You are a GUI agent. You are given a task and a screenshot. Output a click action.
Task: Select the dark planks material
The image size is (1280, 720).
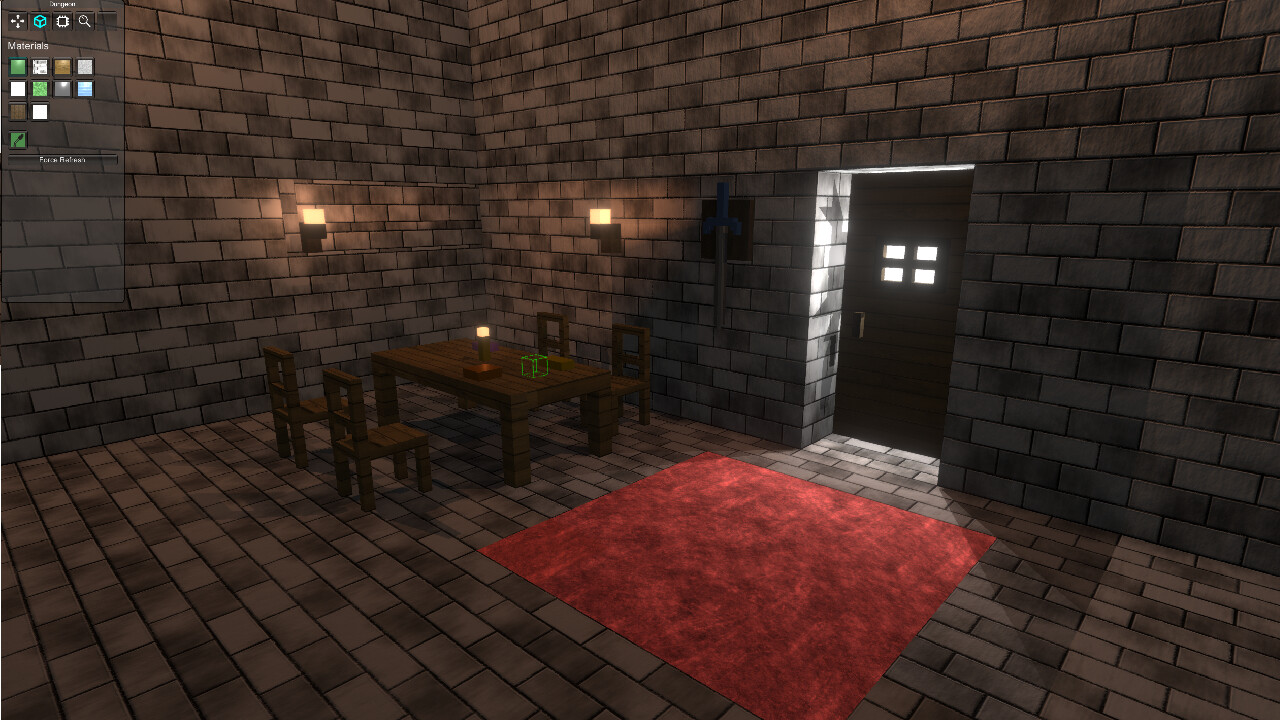[17, 110]
